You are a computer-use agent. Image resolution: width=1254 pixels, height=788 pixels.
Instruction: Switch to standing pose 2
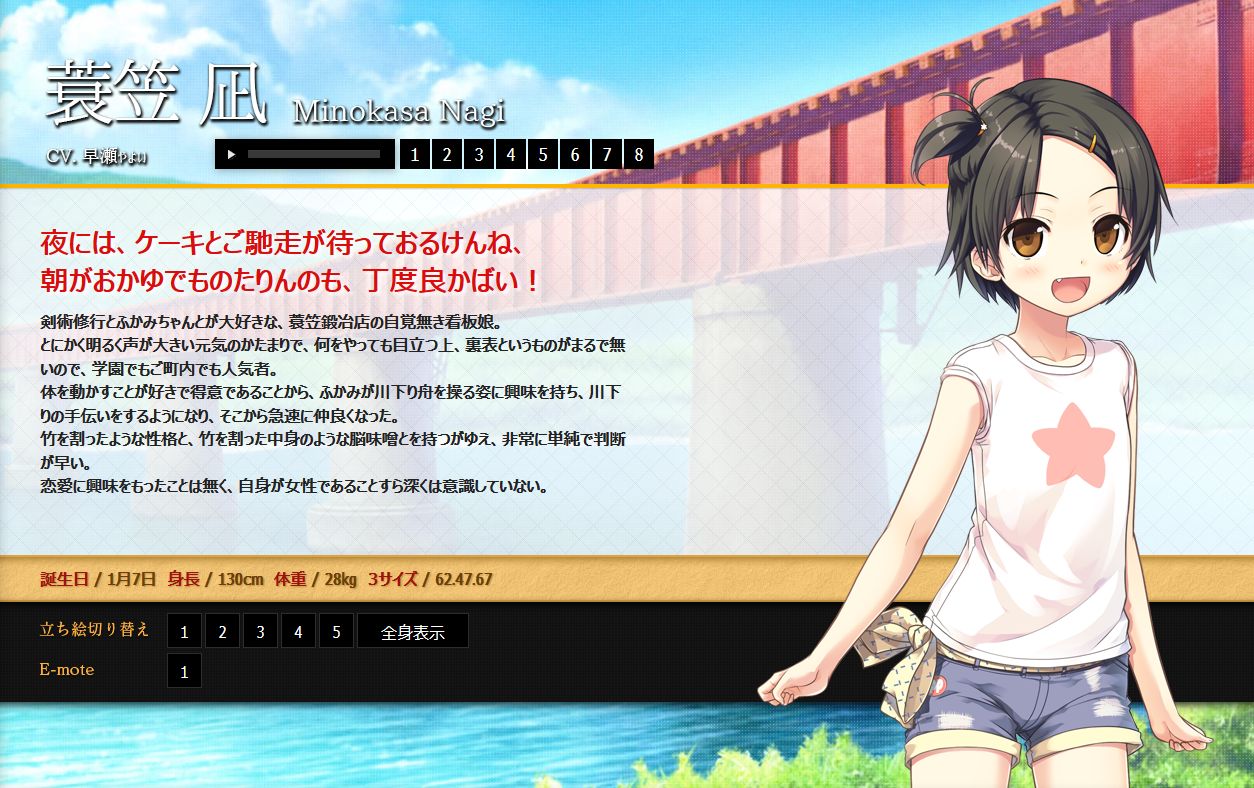(222, 631)
